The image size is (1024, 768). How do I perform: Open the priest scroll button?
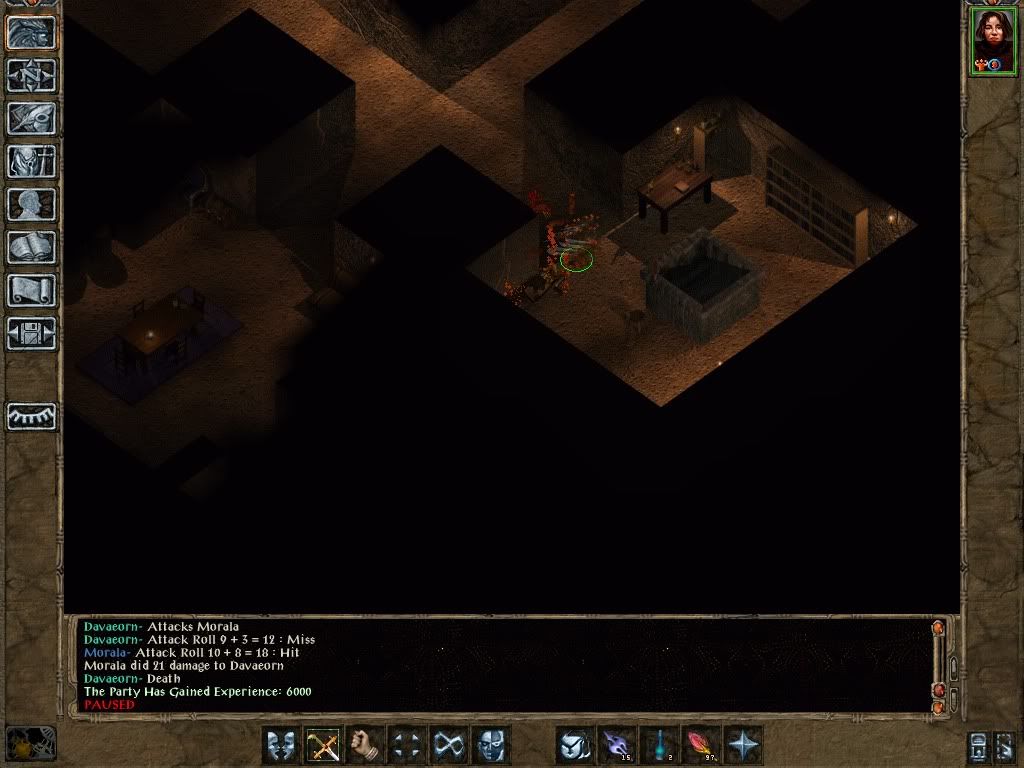pyautogui.click(x=31, y=290)
